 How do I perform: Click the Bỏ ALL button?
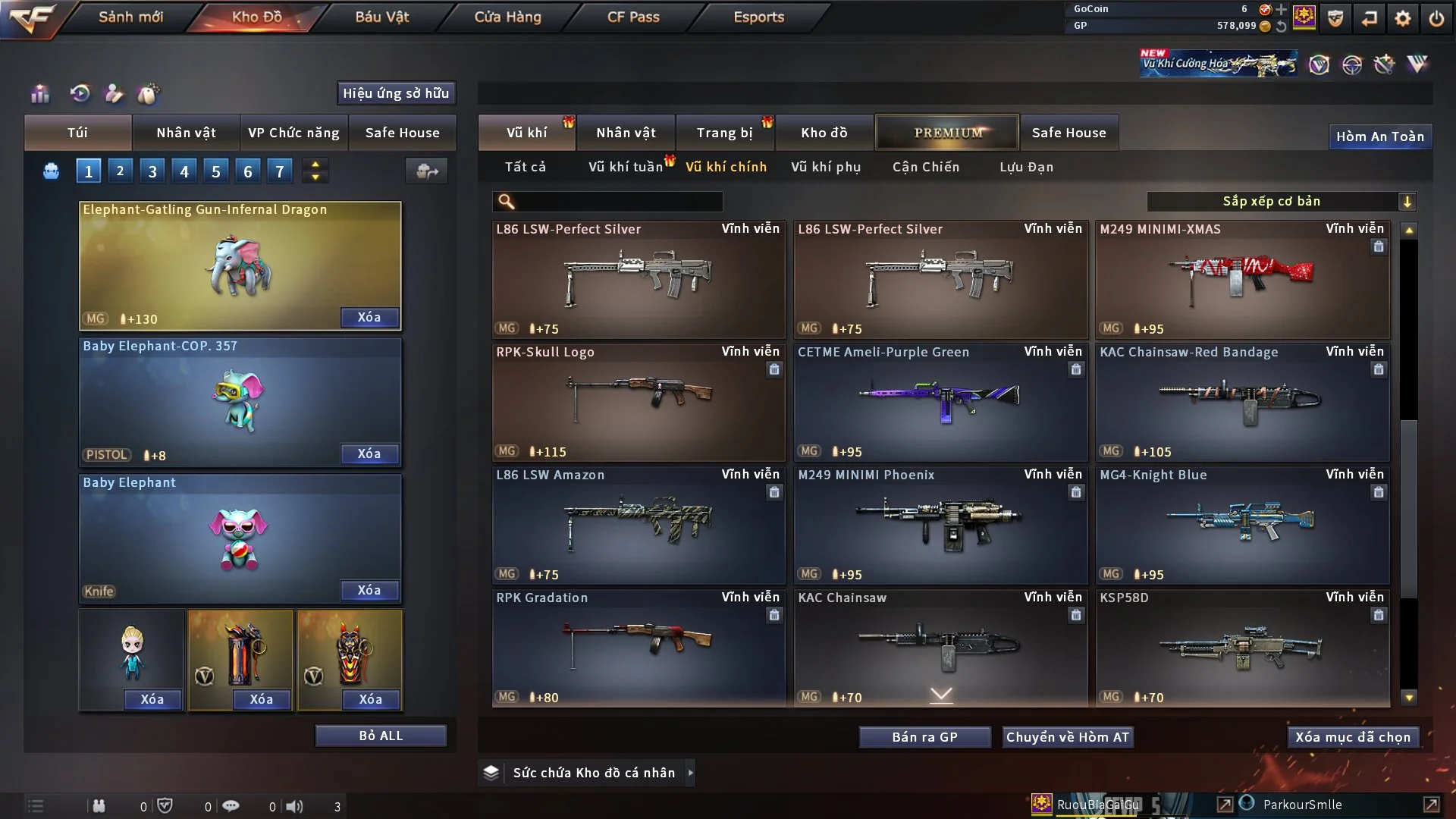pos(381,736)
